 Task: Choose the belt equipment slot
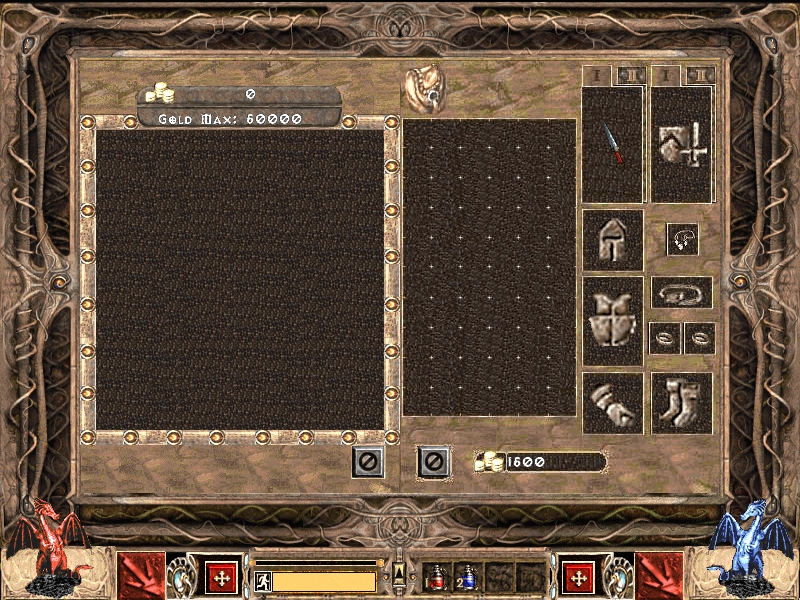682,292
